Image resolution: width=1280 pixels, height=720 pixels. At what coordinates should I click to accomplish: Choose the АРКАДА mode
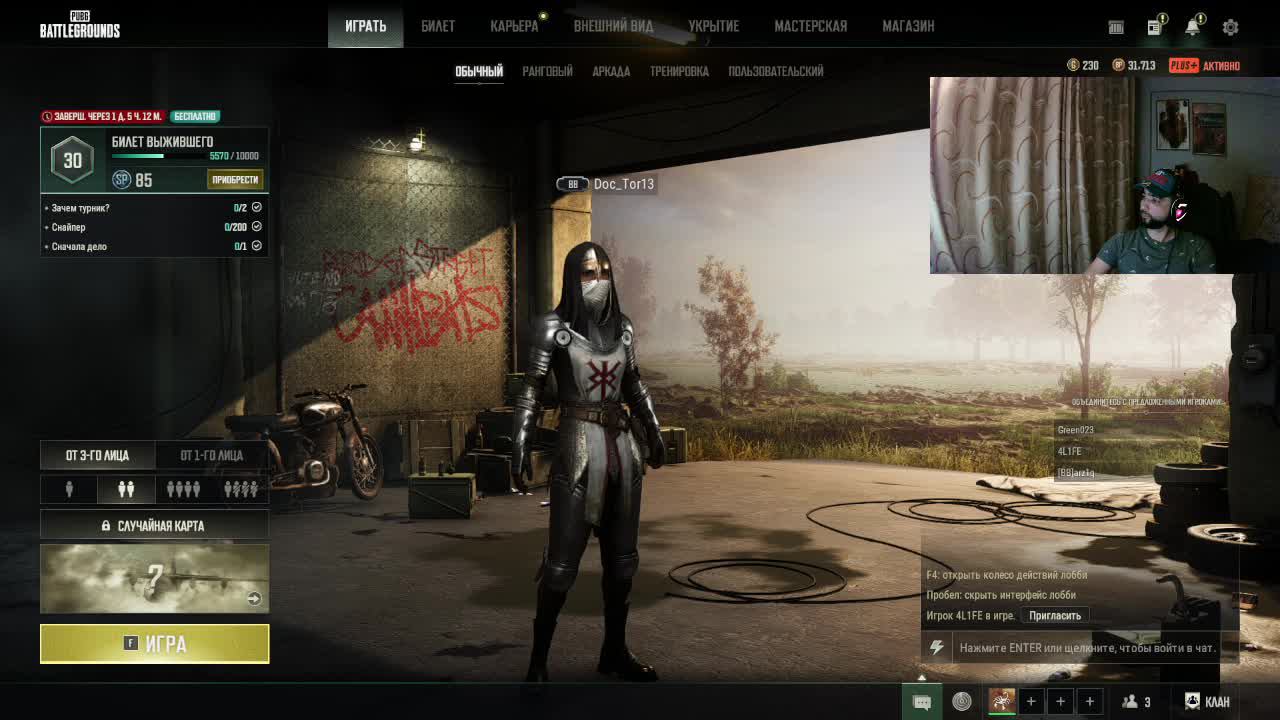(x=611, y=71)
